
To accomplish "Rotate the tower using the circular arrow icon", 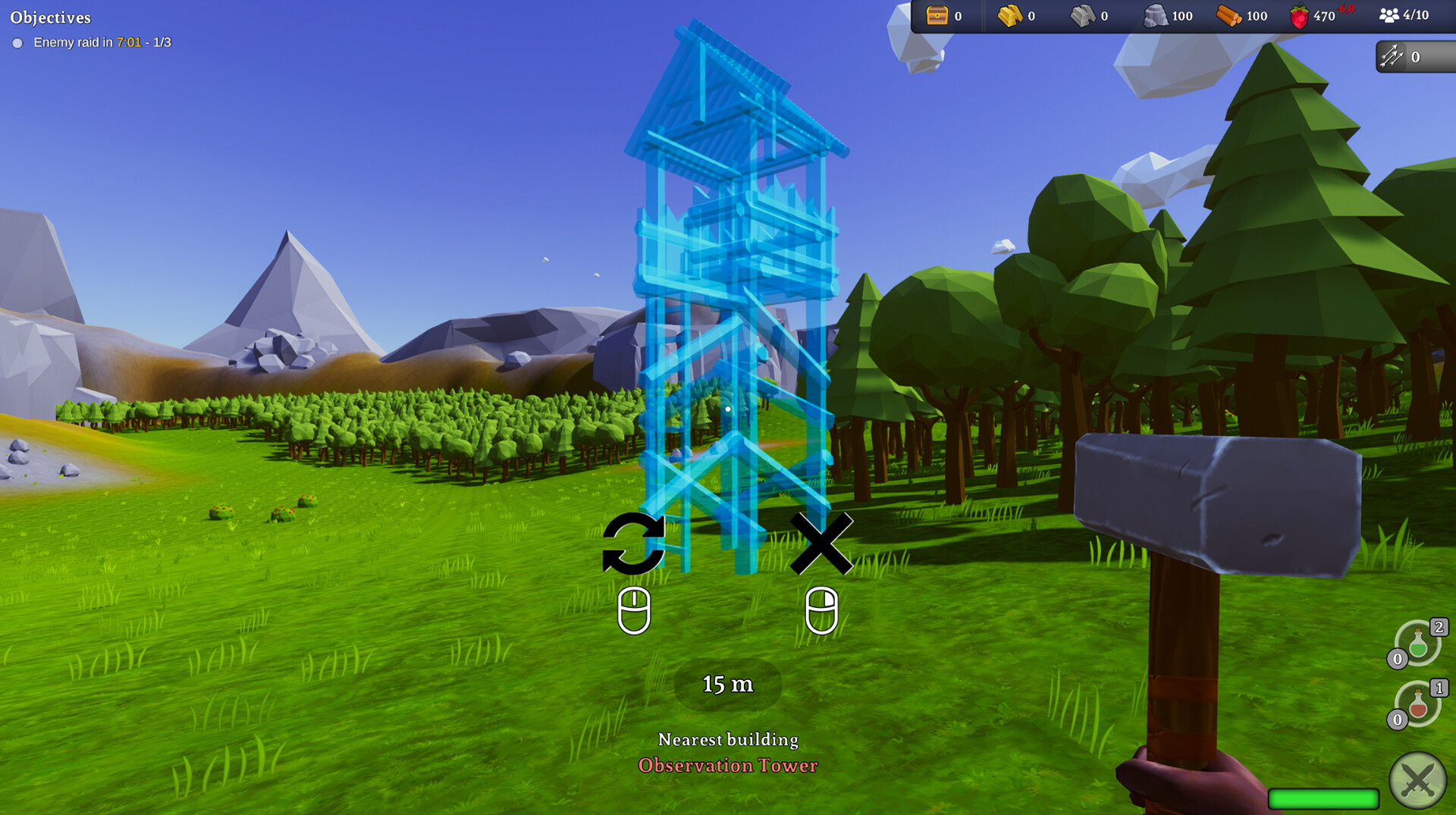I will (x=633, y=542).
